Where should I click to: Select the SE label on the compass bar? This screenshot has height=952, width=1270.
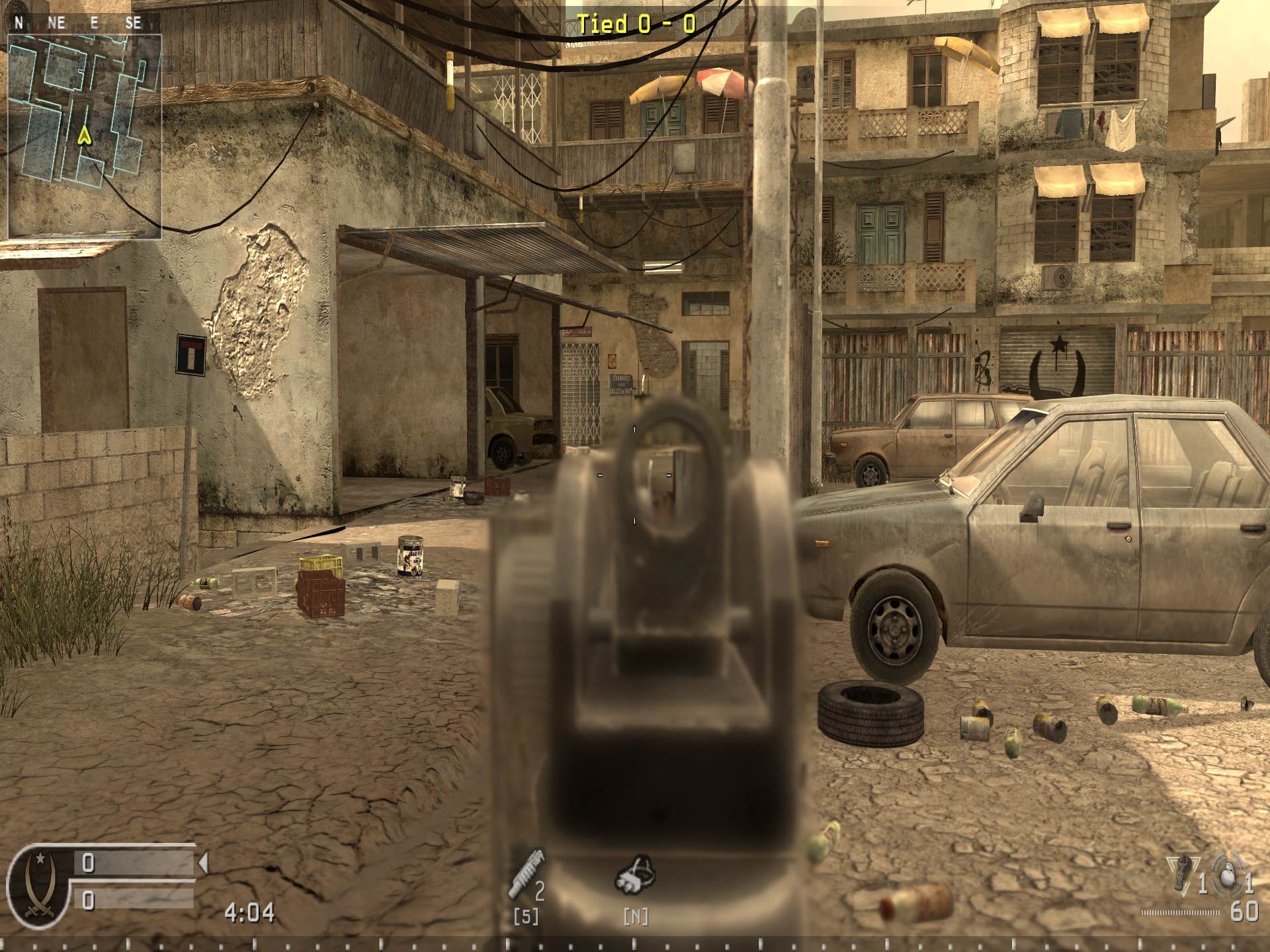click(135, 22)
